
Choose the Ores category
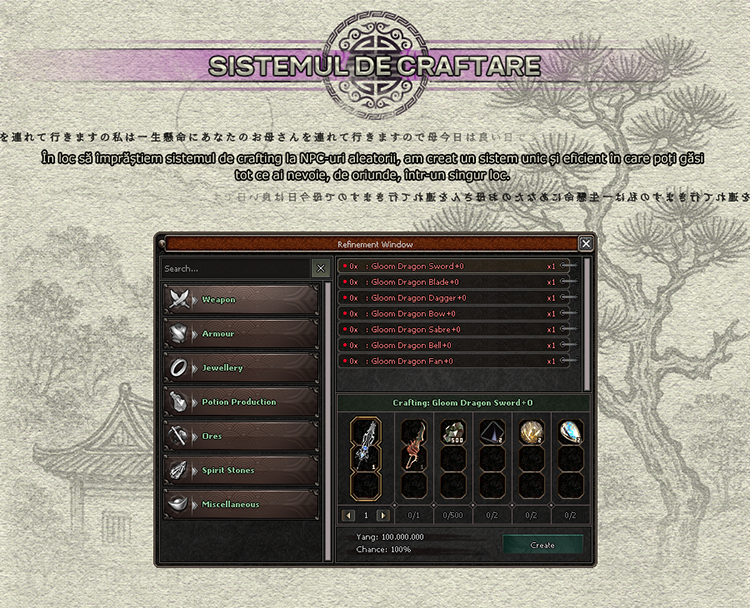pos(241,436)
